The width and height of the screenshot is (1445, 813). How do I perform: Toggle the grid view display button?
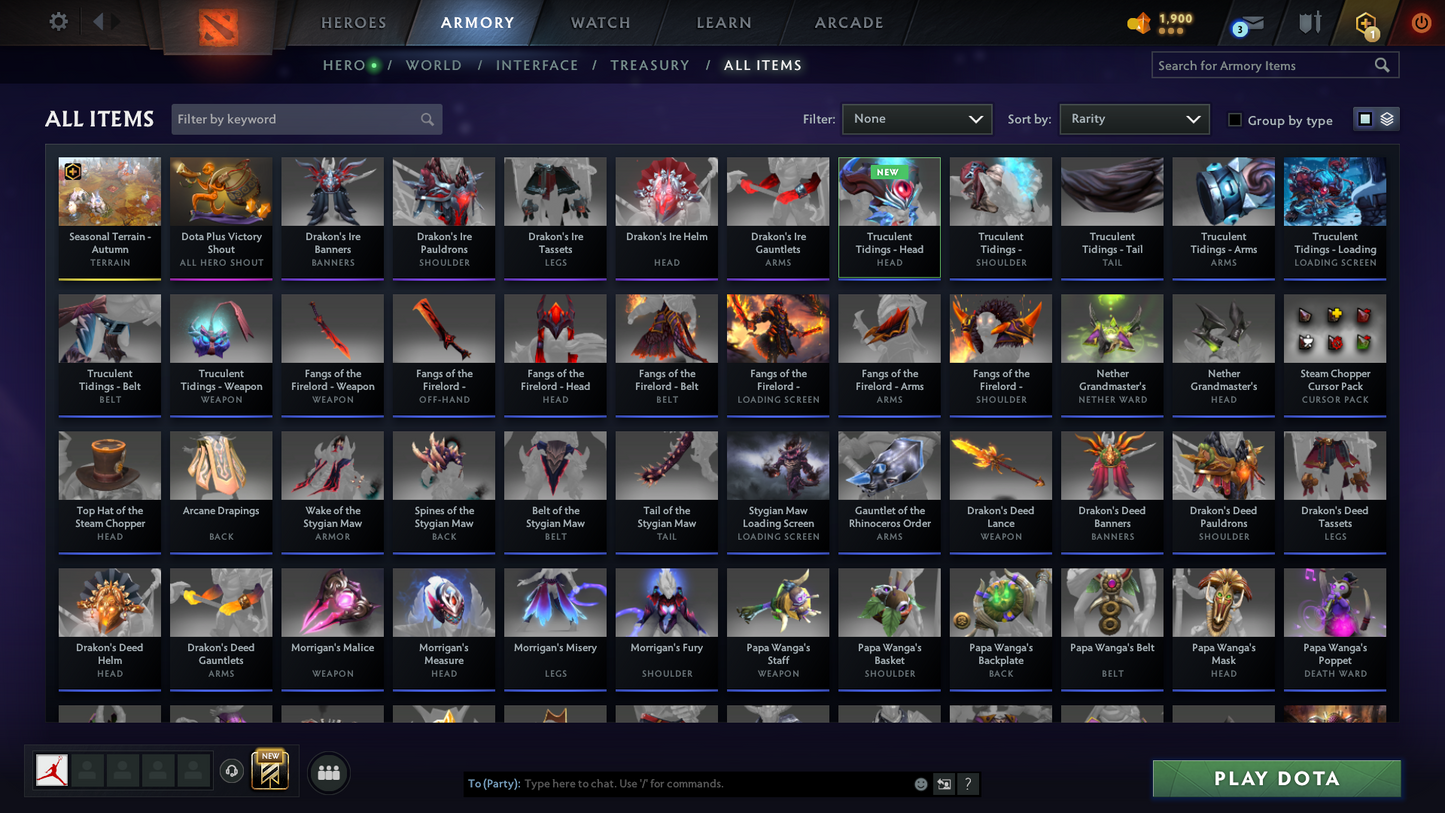coord(1366,118)
